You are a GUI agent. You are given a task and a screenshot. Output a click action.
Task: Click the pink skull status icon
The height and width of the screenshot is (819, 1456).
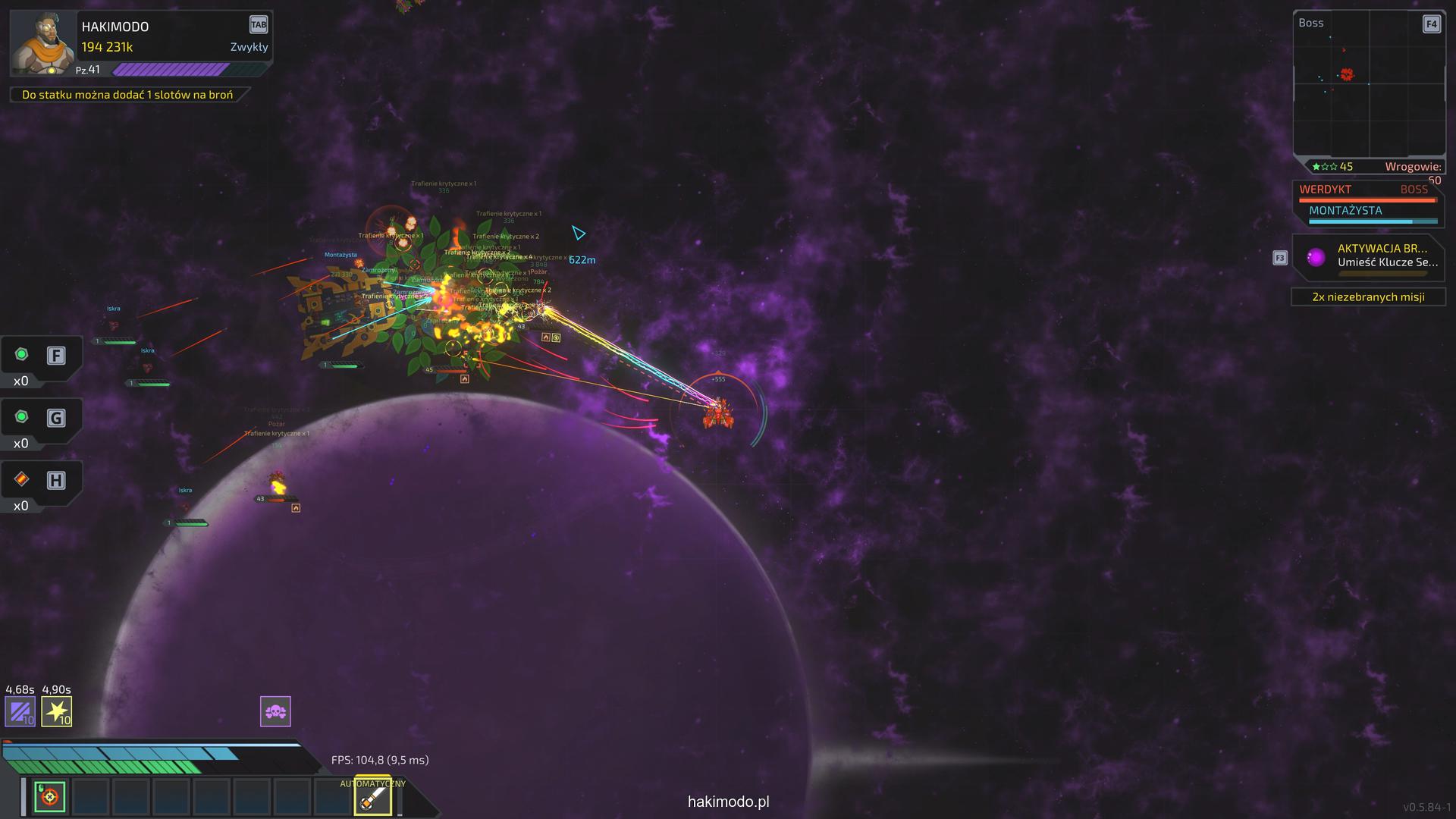[275, 711]
